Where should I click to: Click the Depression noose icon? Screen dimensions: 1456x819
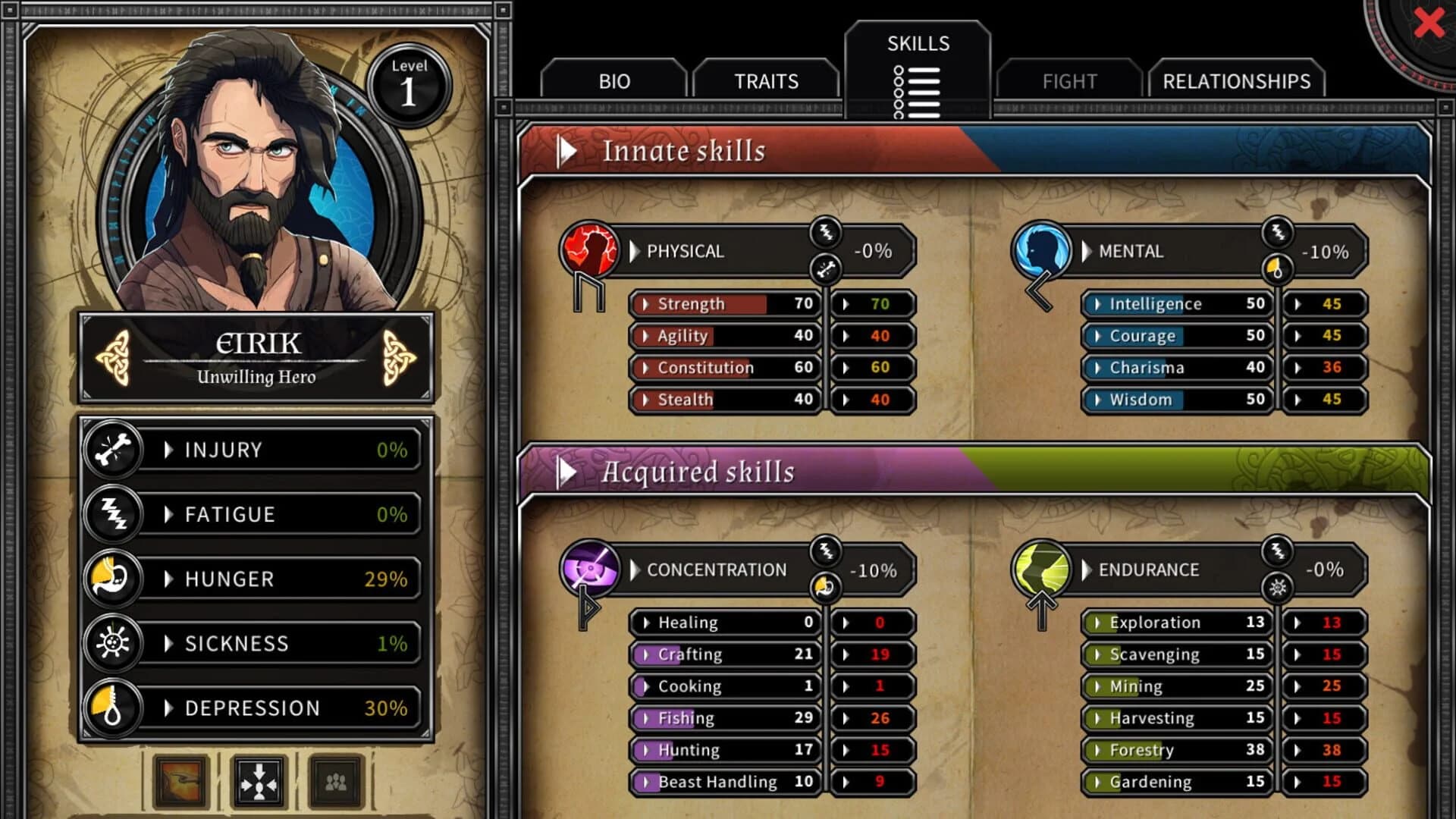[x=114, y=708]
